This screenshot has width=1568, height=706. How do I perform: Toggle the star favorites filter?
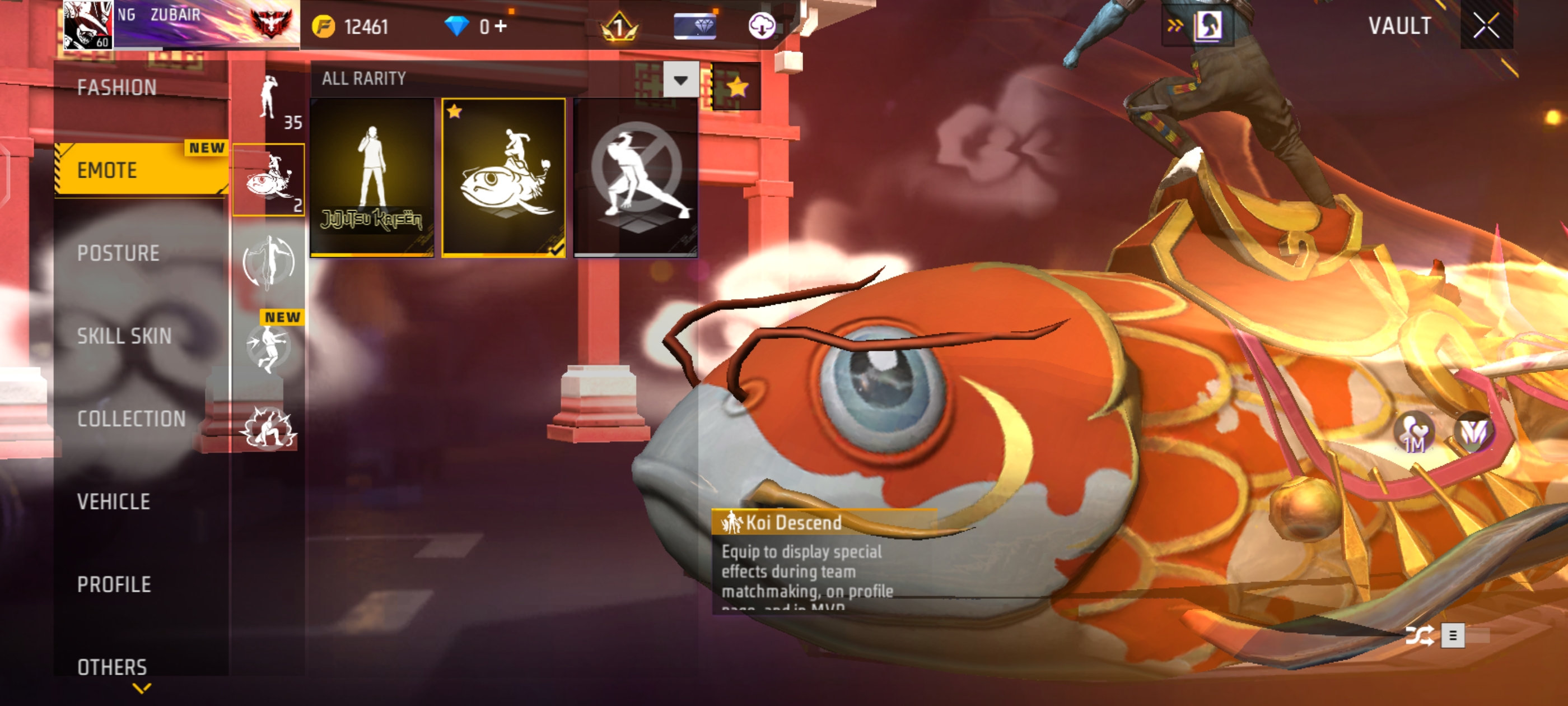pos(736,86)
